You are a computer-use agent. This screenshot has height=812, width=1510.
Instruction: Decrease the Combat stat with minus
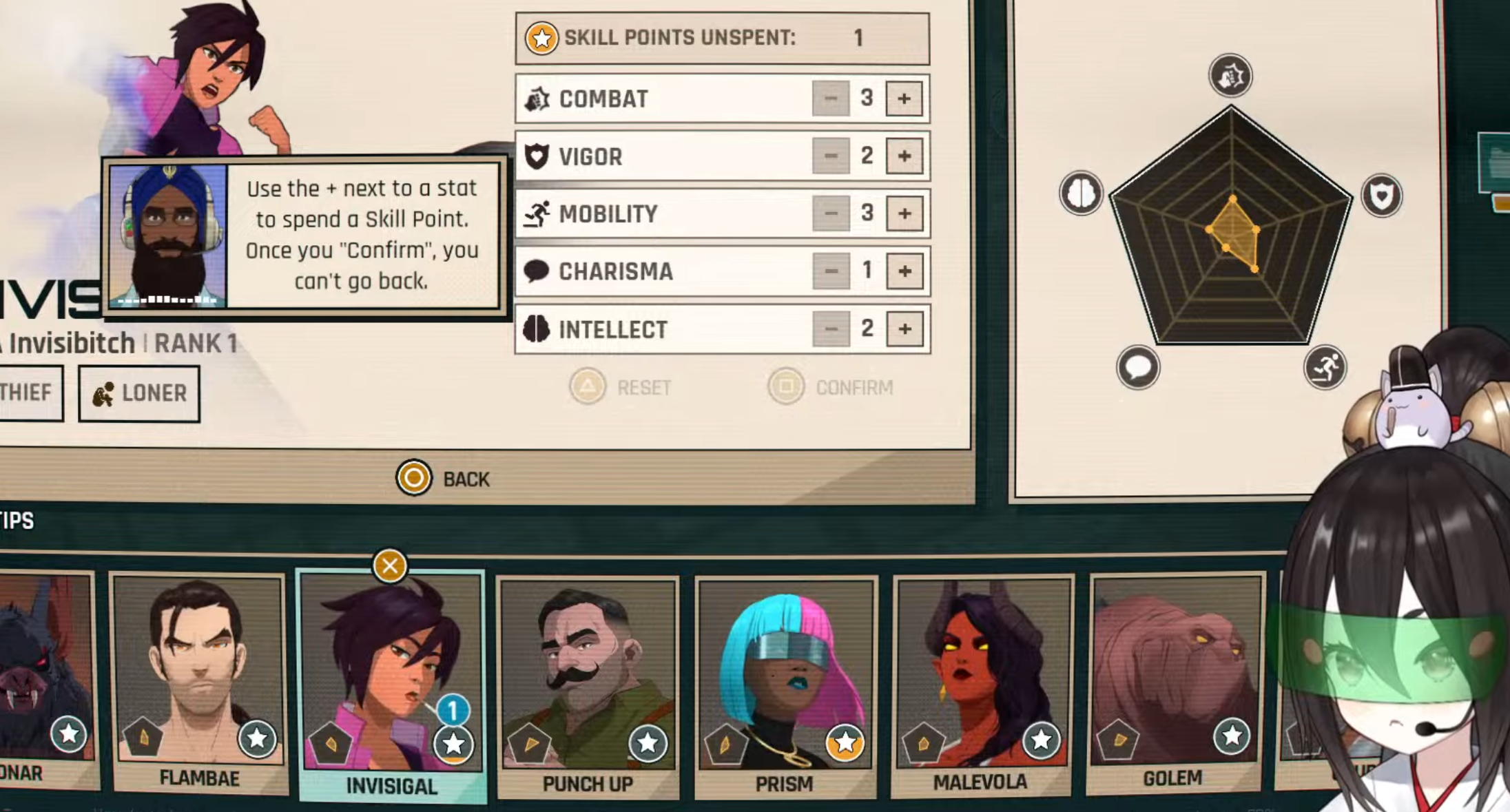(831, 99)
